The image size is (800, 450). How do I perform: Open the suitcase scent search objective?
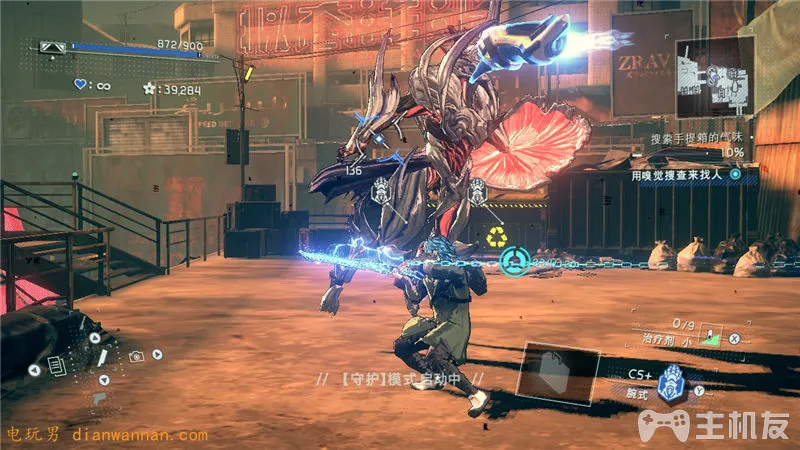pyautogui.click(x=692, y=136)
